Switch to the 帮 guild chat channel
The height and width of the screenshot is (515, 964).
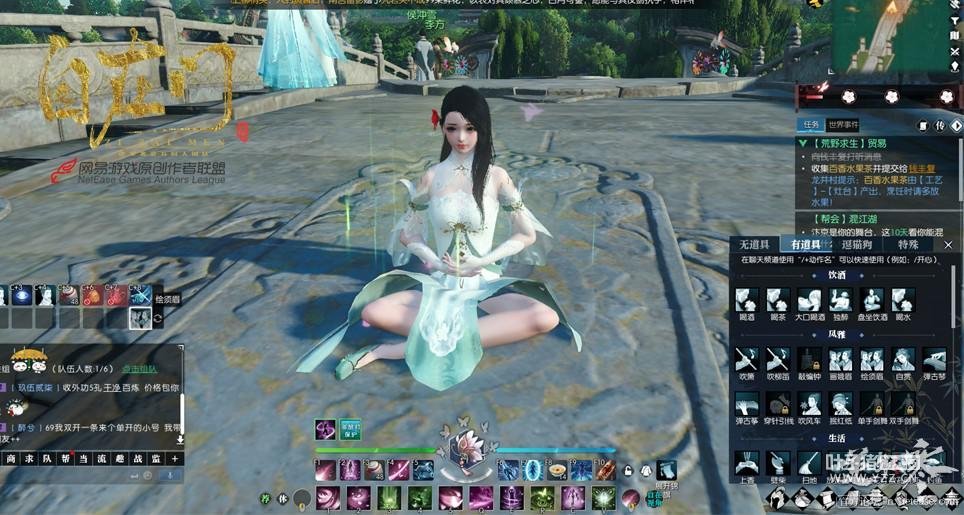[x=66, y=458]
